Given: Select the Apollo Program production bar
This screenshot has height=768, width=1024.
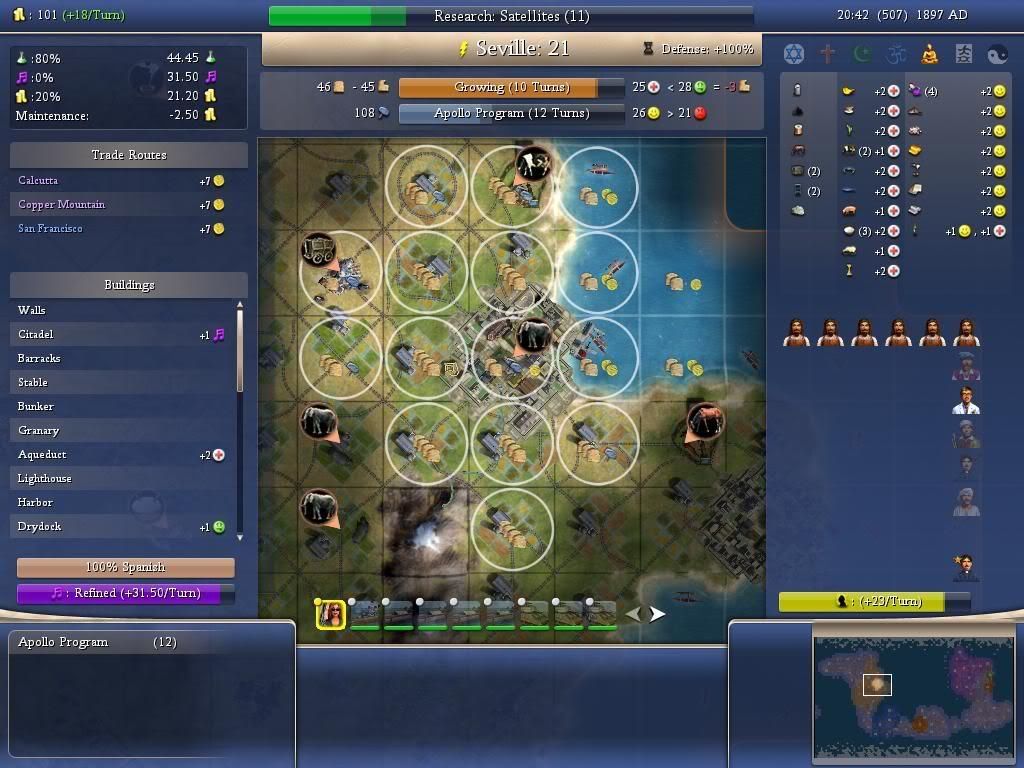Looking at the screenshot, I should [511, 114].
